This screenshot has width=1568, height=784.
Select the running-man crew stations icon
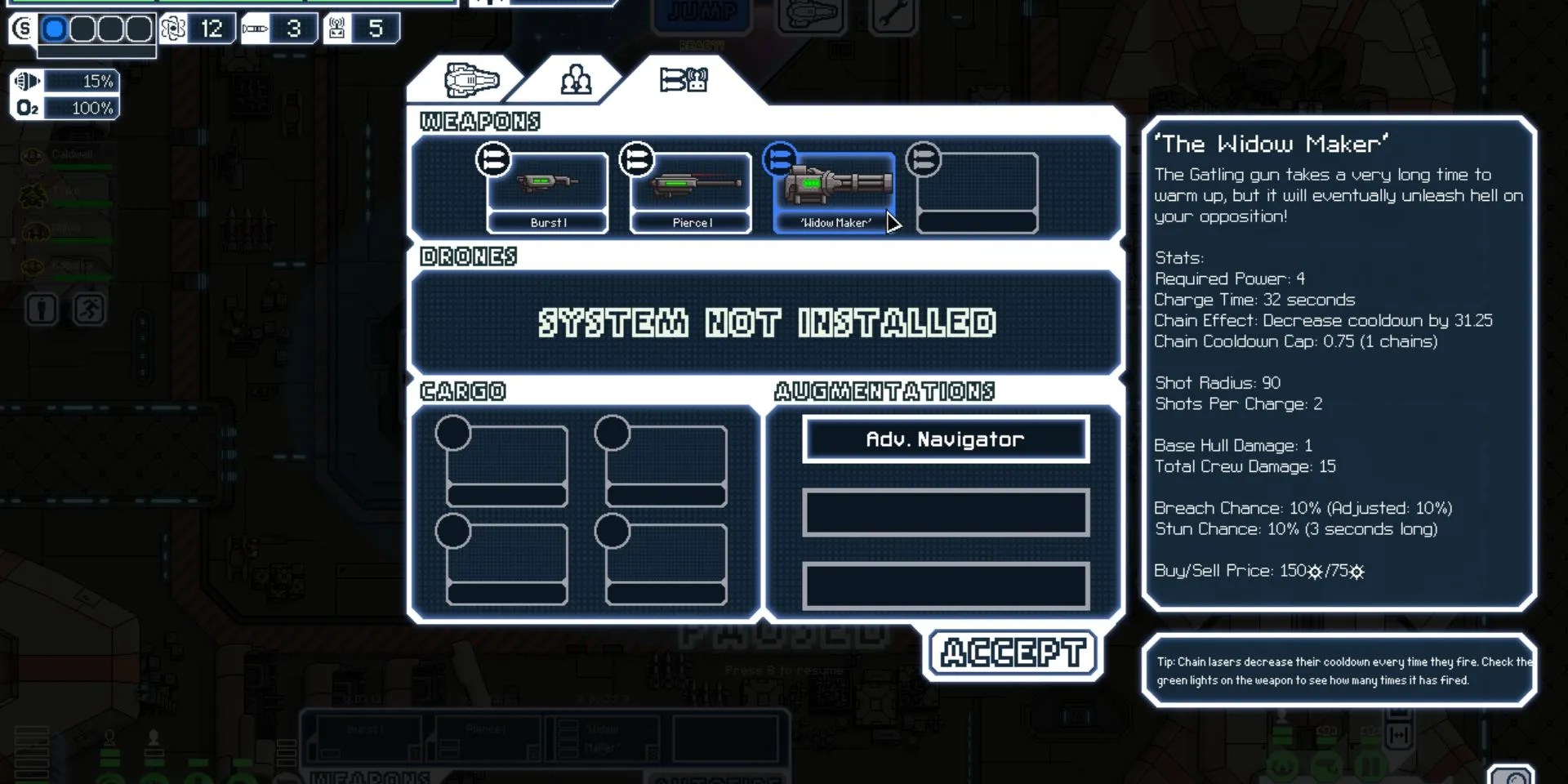88,309
